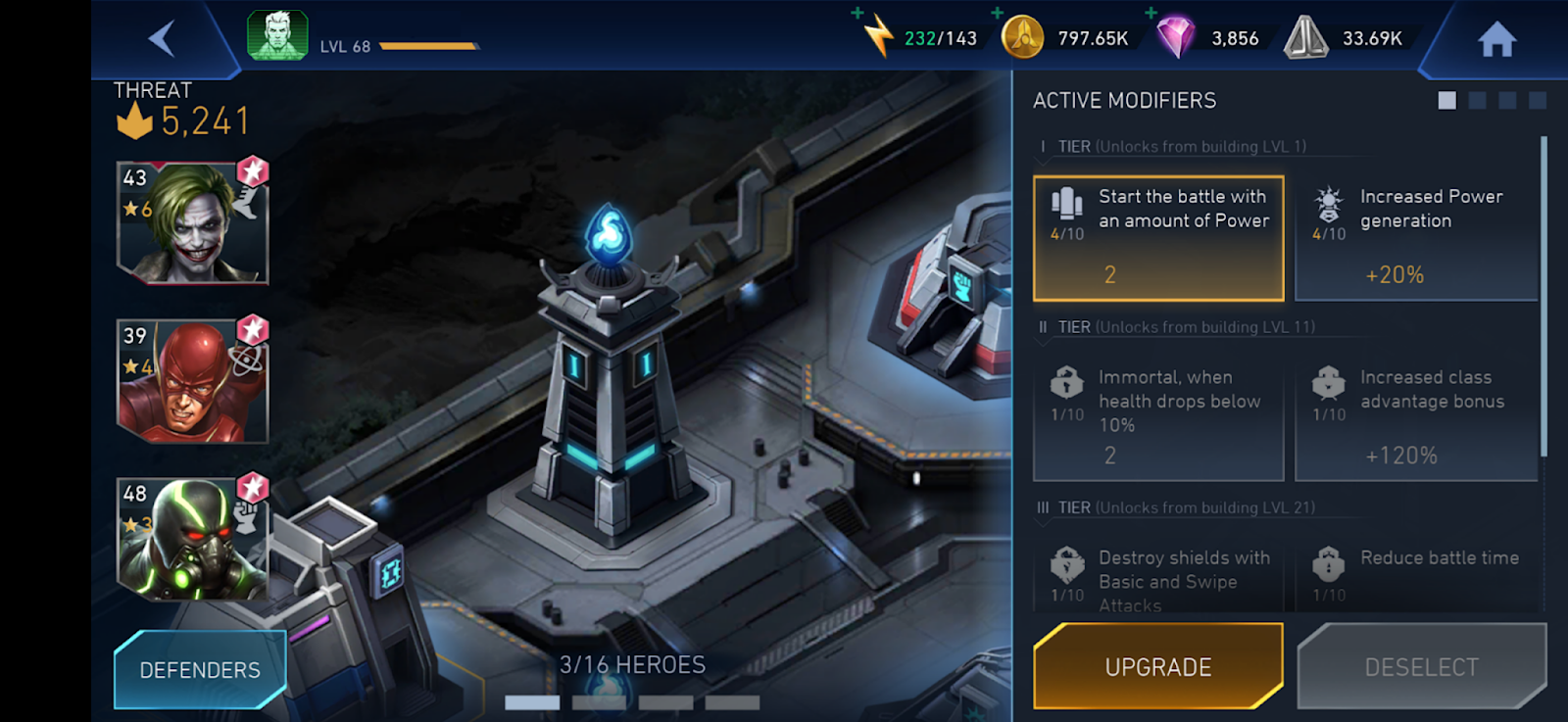Choose the Increased Power generation modifier
Viewport: 1568px width, 722px height.
point(1416,238)
